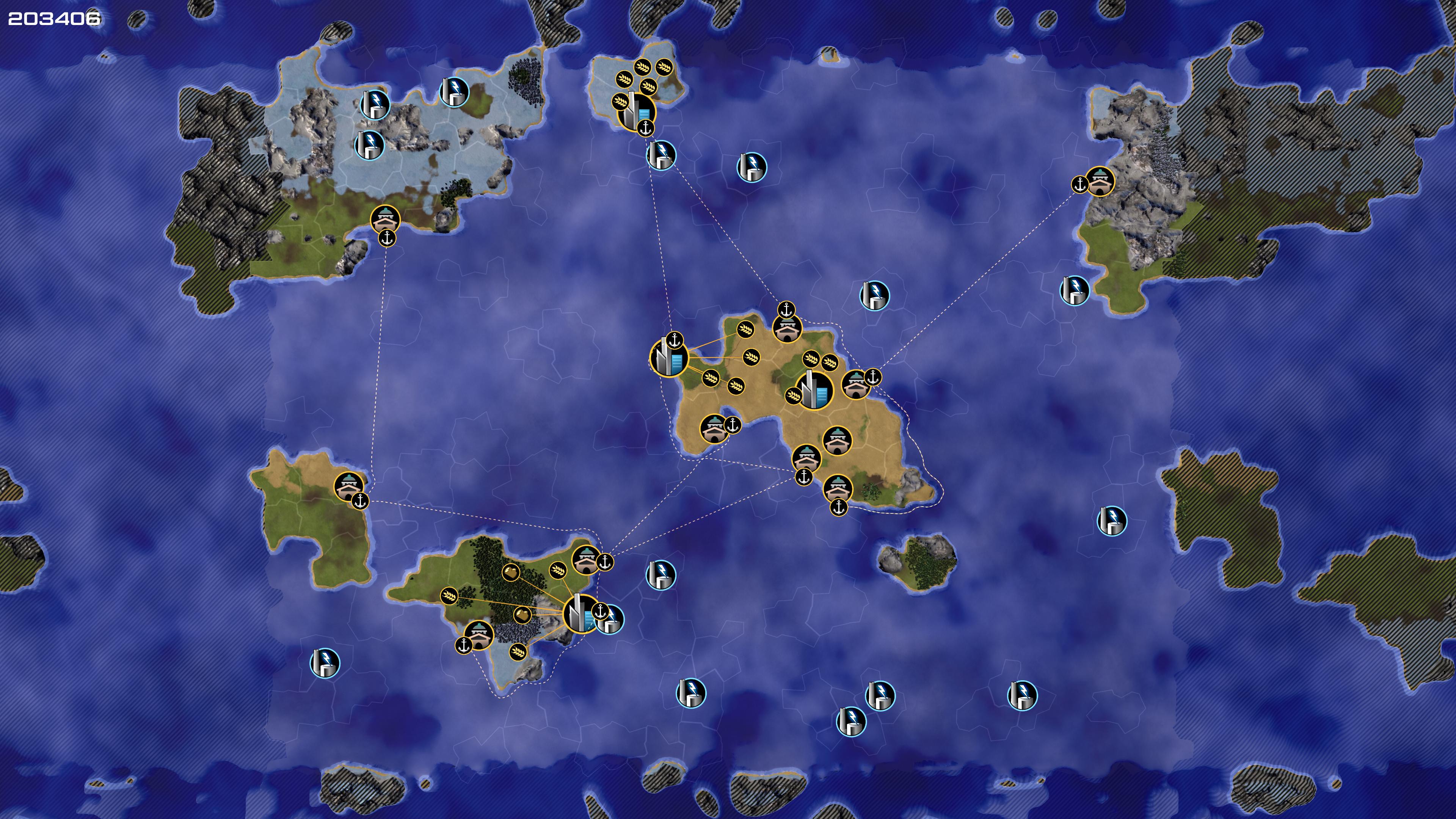Screen dimensions: 1456x819
Task: Select the power plant beside the eastern continent's coast
Action: click(x=1074, y=290)
